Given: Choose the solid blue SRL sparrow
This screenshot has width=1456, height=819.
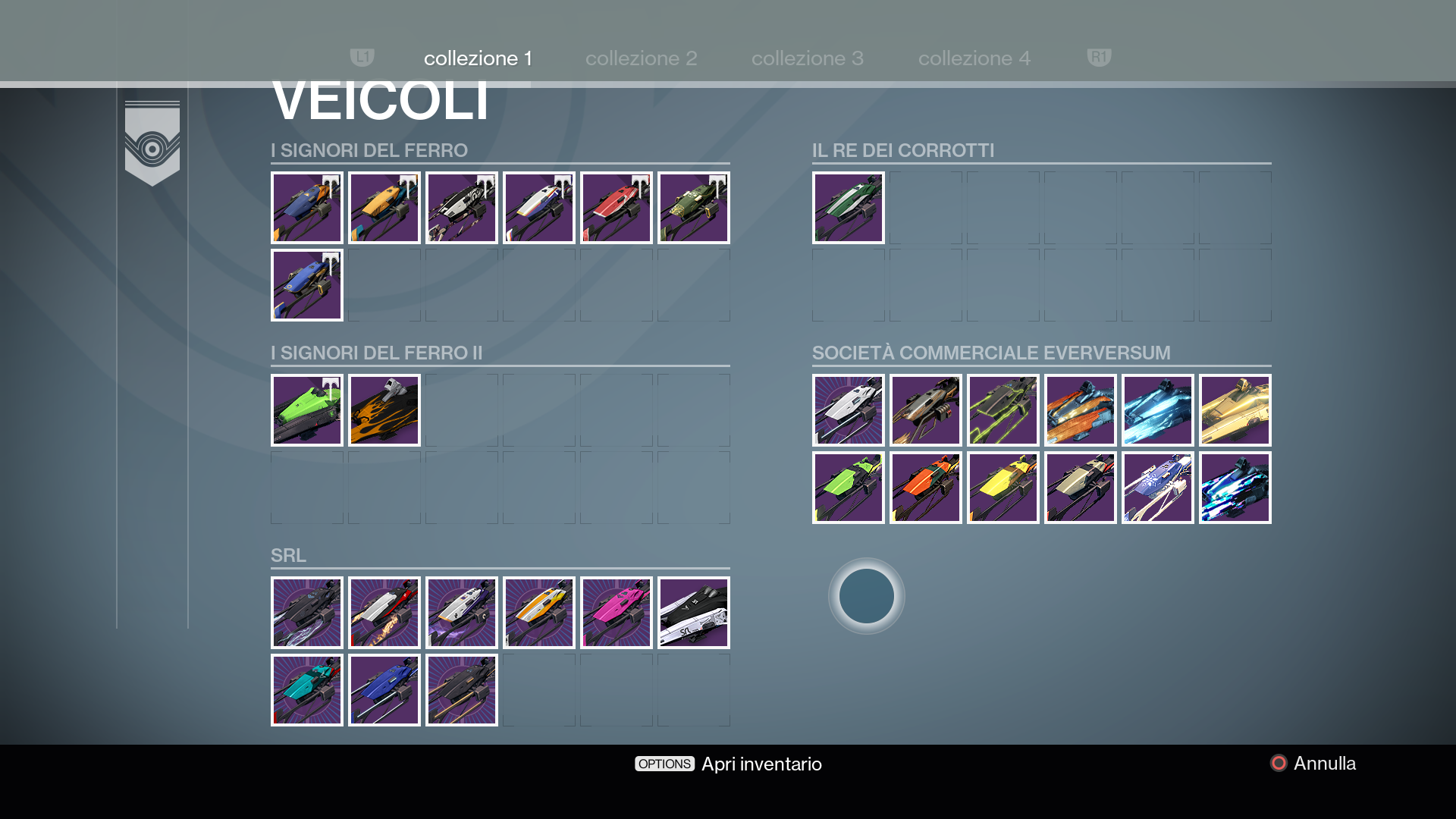Looking at the screenshot, I should click(384, 690).
